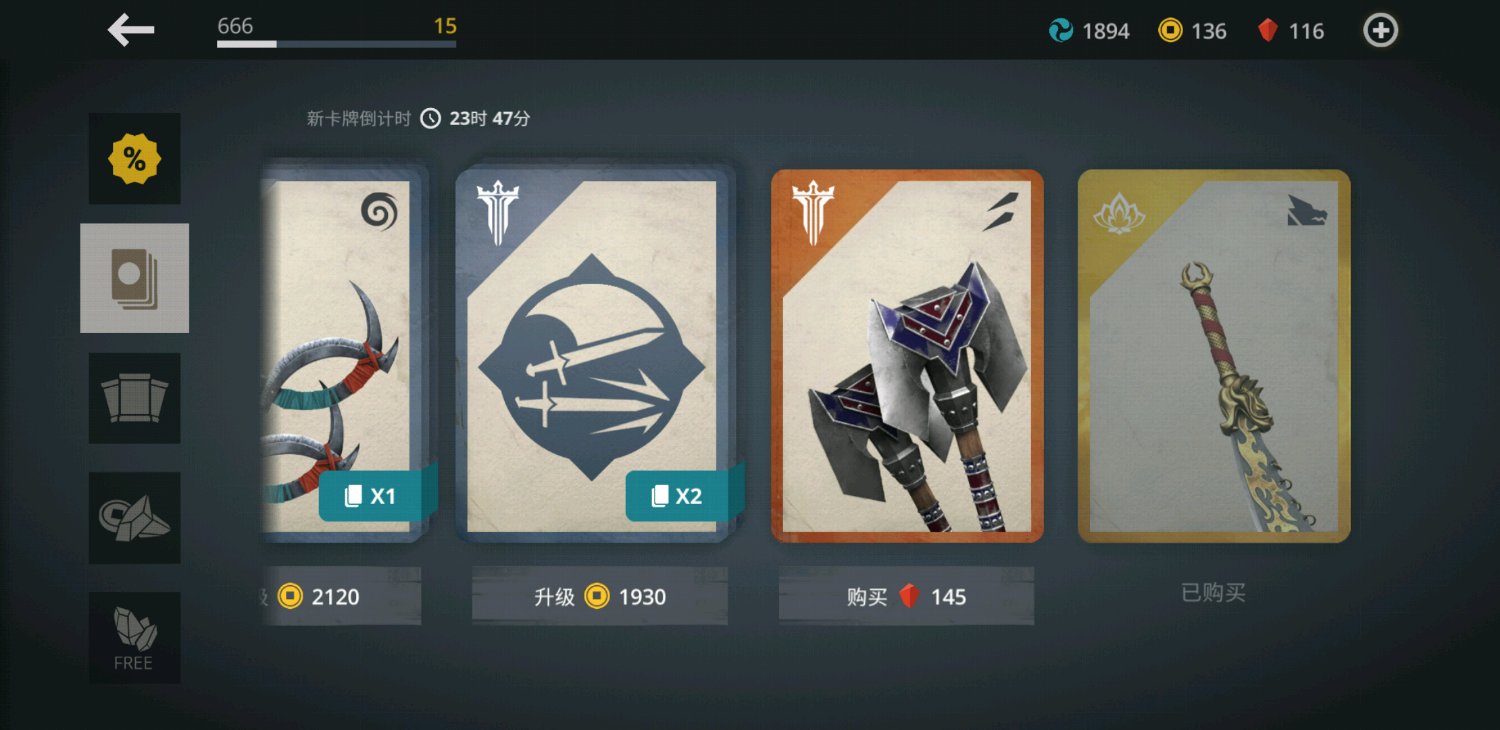The image size is (1500, 730).
Task: Switch to the cards shop tab
Action: (x=135, y=278)
